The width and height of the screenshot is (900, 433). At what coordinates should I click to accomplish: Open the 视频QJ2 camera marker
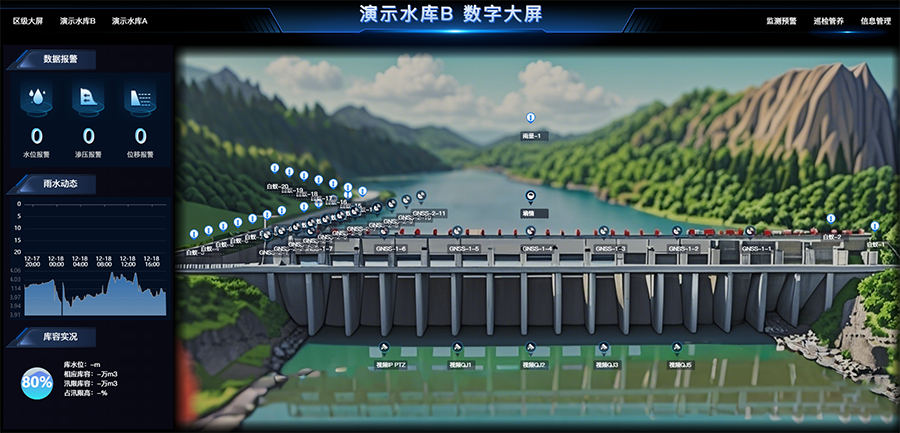click(x=531, y=348)
